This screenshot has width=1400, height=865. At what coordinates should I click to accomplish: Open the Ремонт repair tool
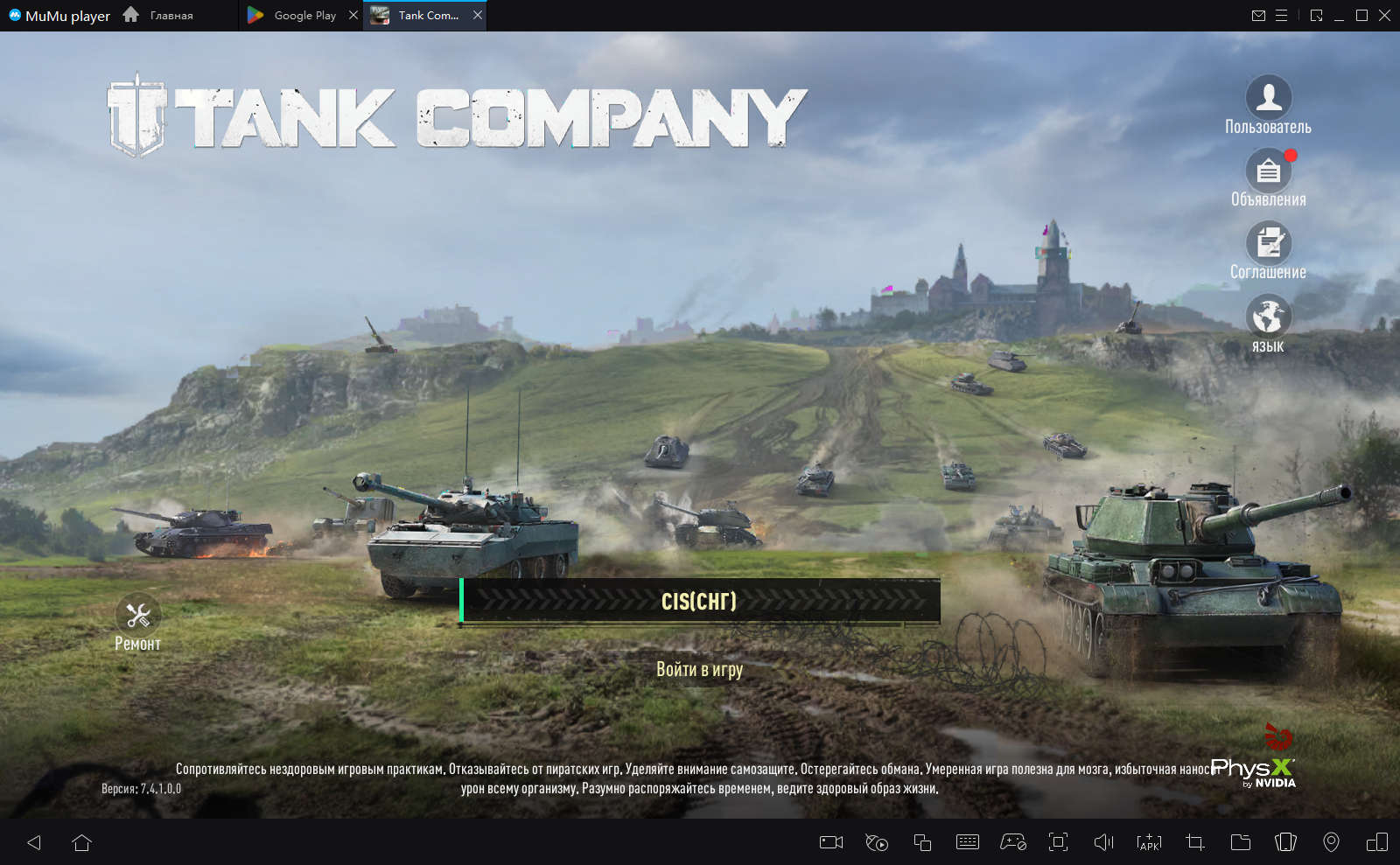[138, 617]
